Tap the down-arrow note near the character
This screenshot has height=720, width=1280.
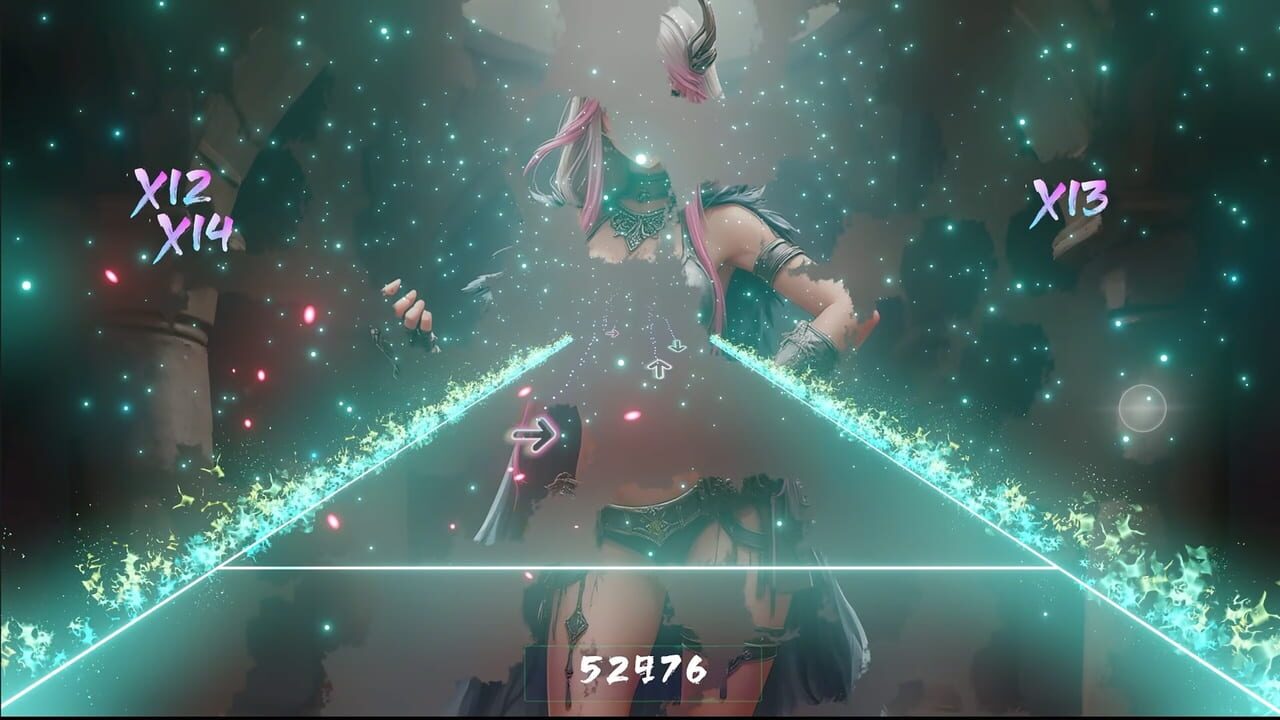tap(678, 345)
